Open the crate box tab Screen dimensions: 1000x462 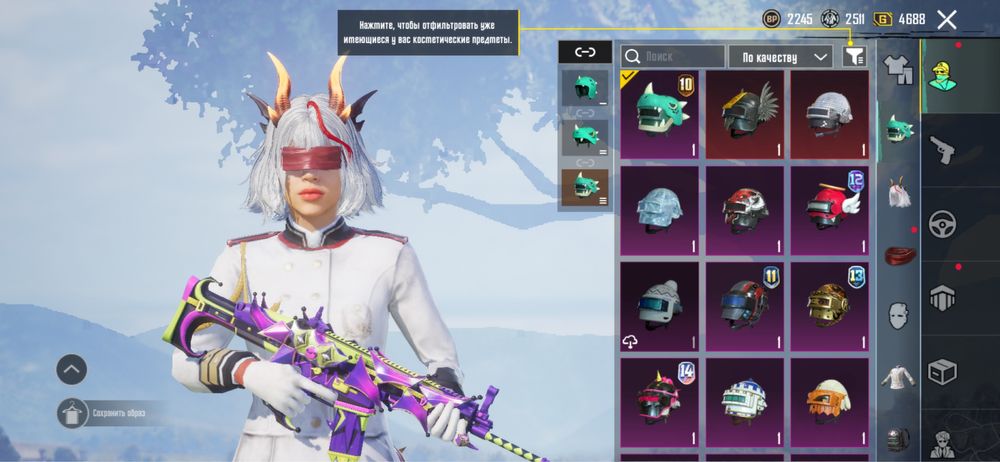click(942, 370)
